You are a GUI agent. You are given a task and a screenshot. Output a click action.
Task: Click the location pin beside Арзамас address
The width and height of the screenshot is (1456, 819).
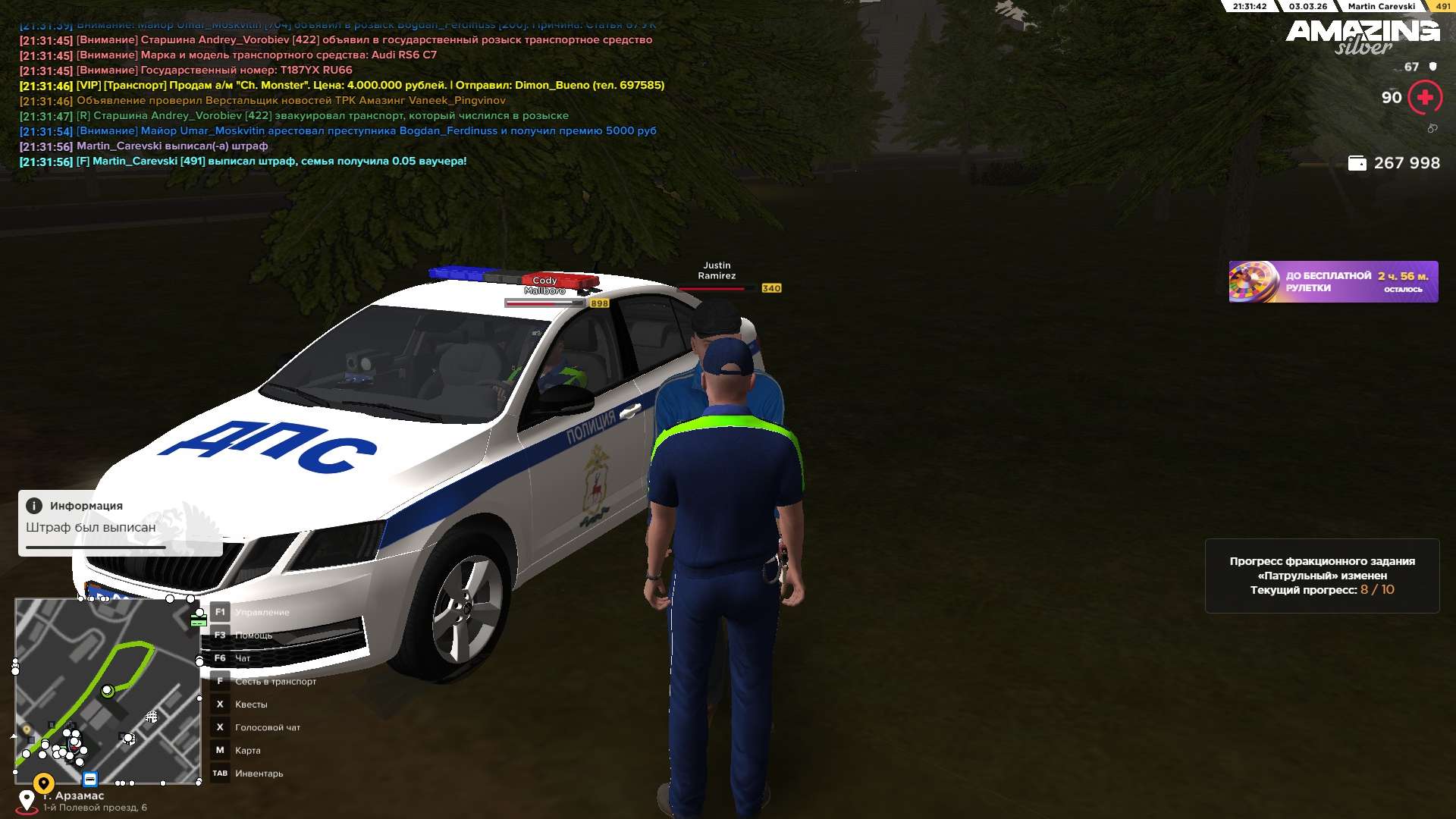click(27, 800)
